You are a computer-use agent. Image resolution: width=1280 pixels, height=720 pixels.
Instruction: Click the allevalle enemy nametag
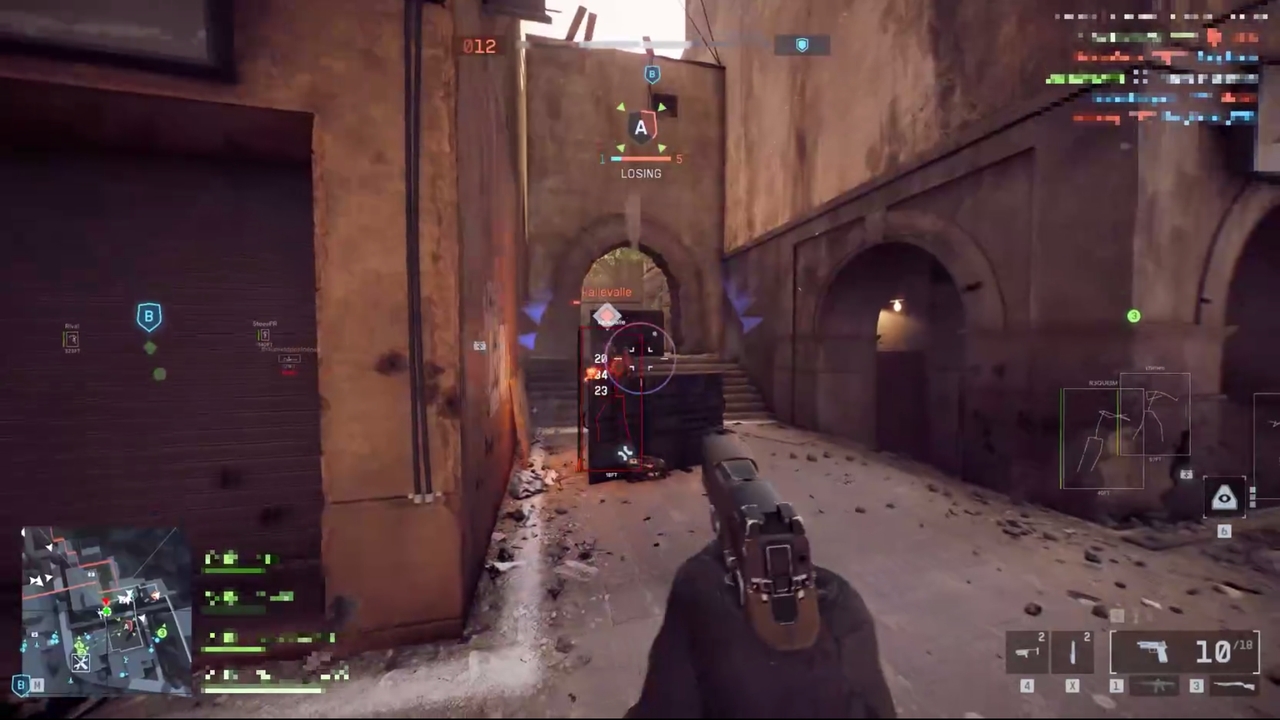(x=608, y=291)
